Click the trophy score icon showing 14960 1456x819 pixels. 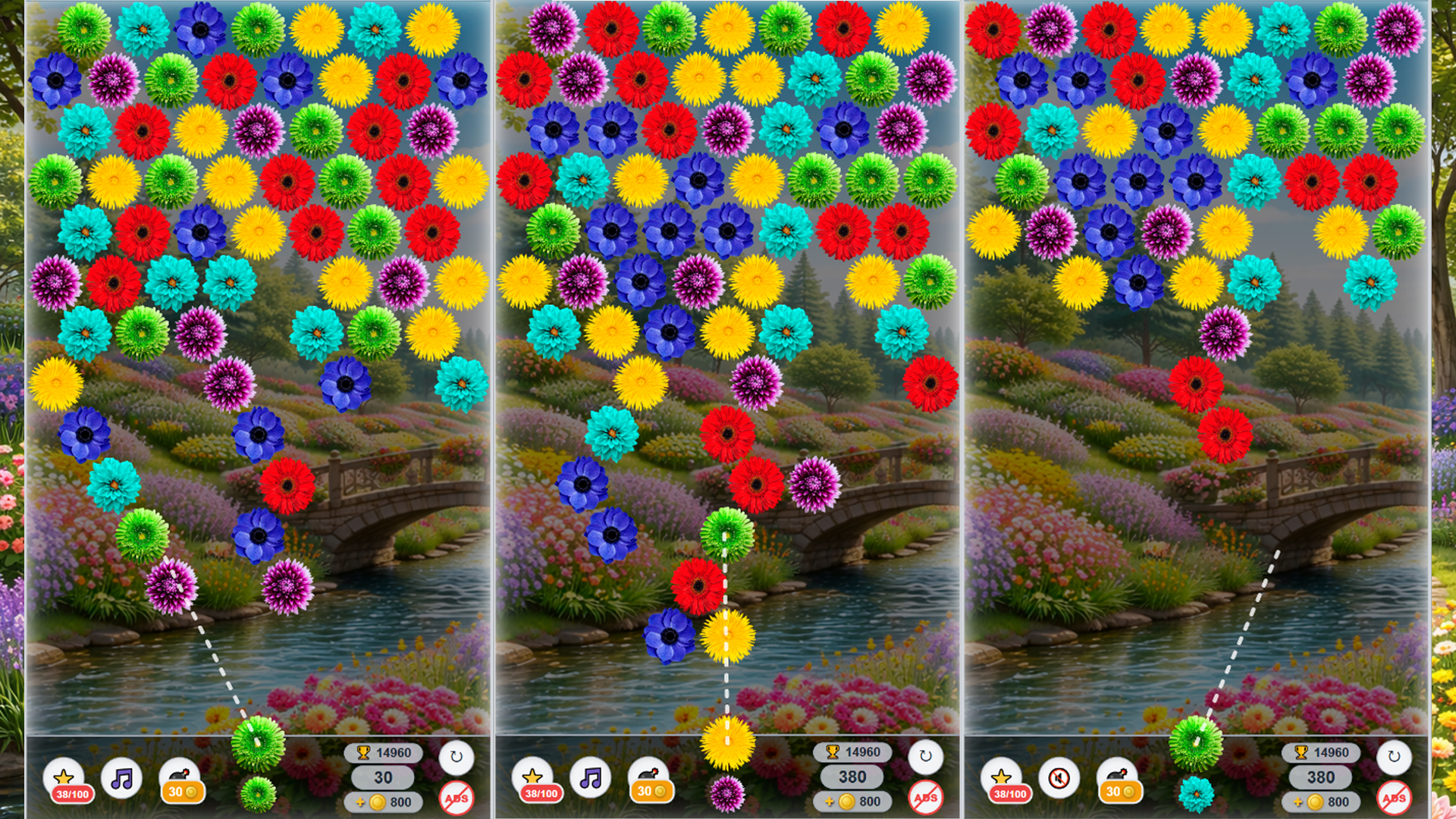[364, 753]
